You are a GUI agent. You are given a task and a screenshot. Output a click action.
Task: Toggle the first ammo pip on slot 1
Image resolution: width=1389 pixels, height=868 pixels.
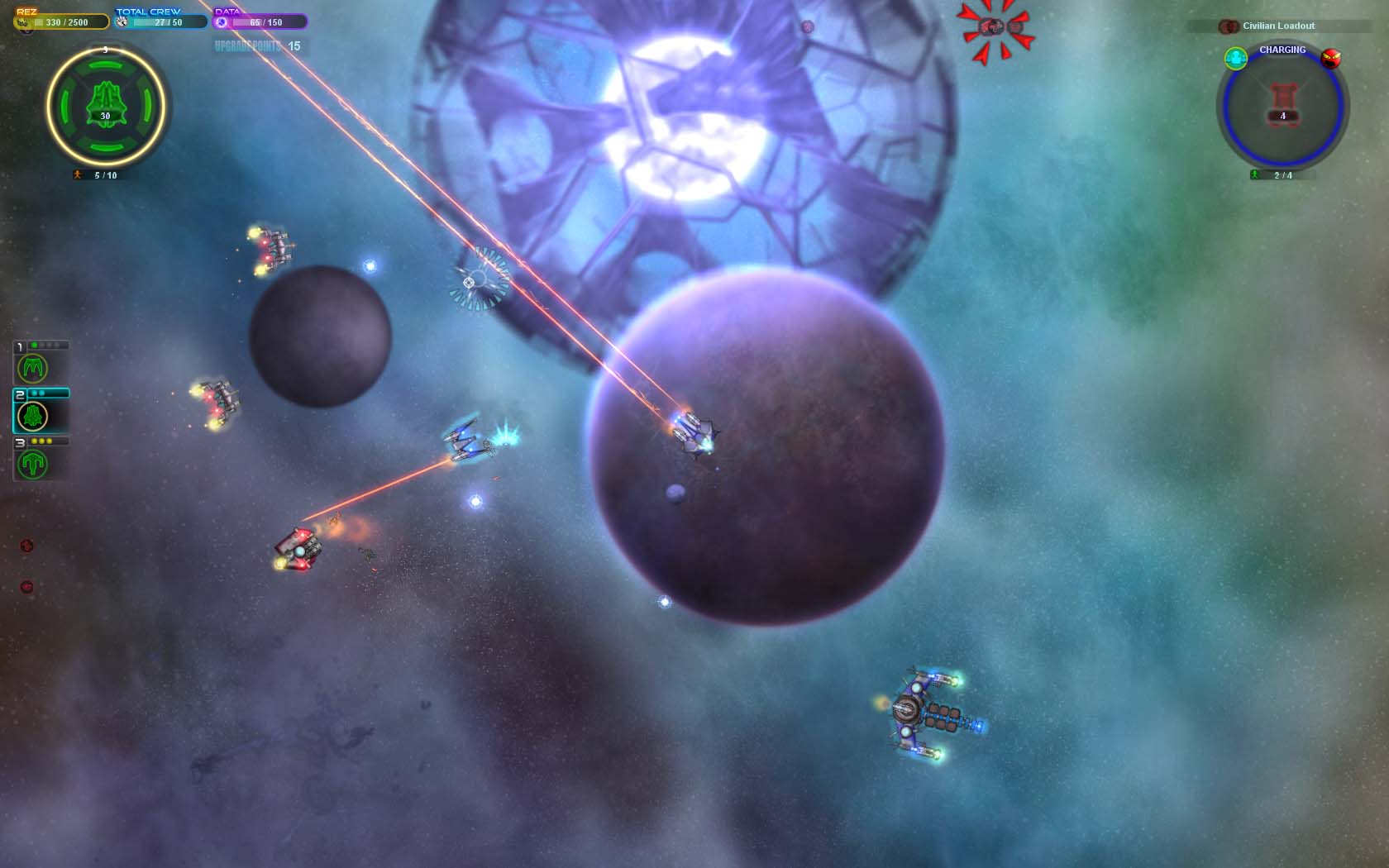(x=35, y=344)
